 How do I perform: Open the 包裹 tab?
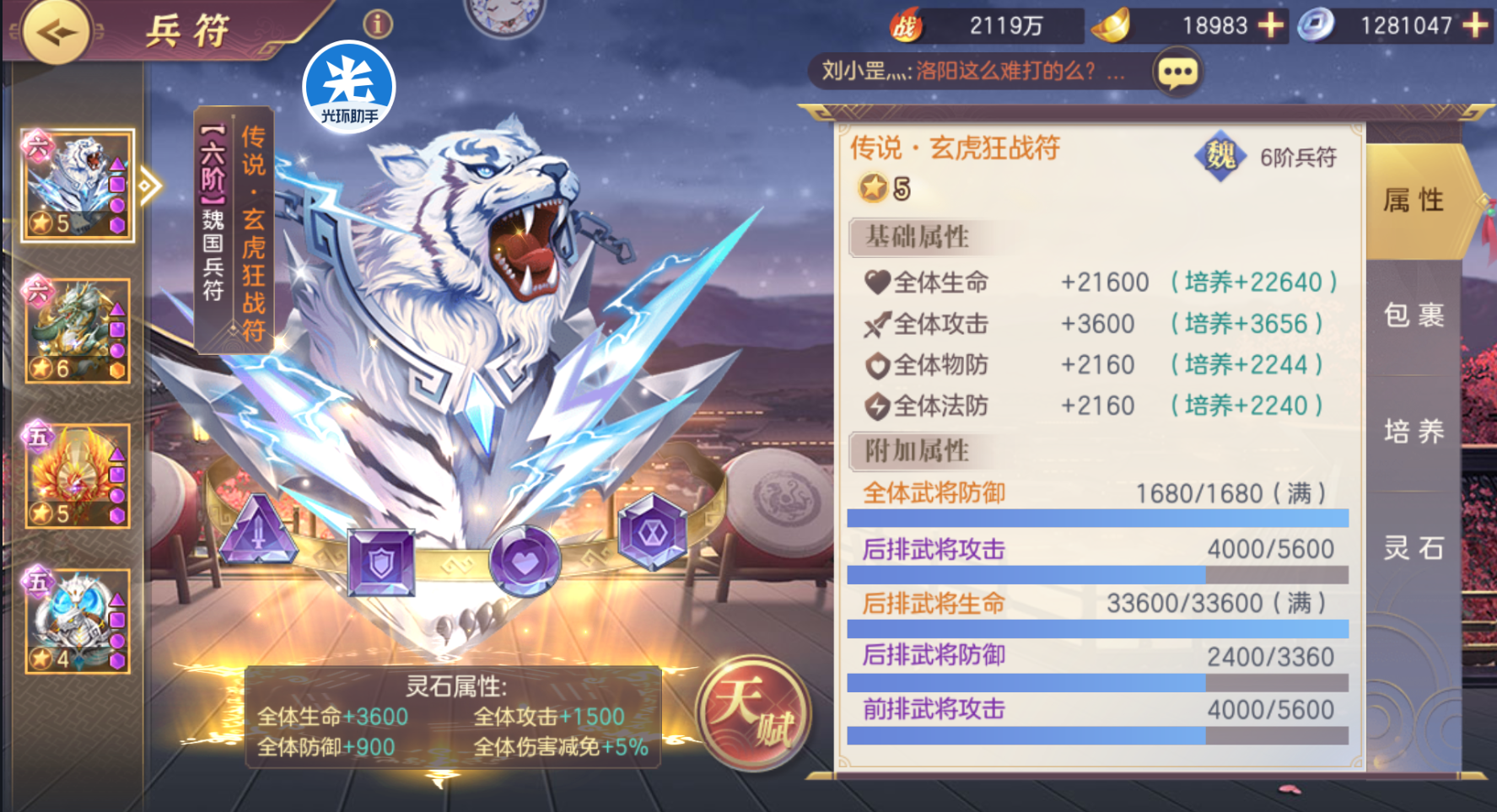(1414, 315)
